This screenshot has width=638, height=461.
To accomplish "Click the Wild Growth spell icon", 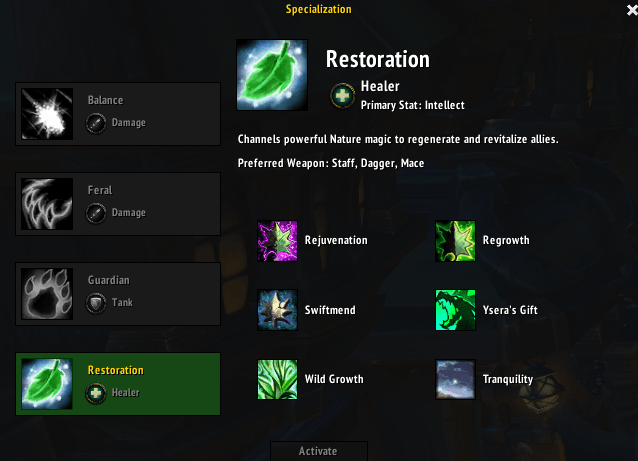I will coord(277,379).
